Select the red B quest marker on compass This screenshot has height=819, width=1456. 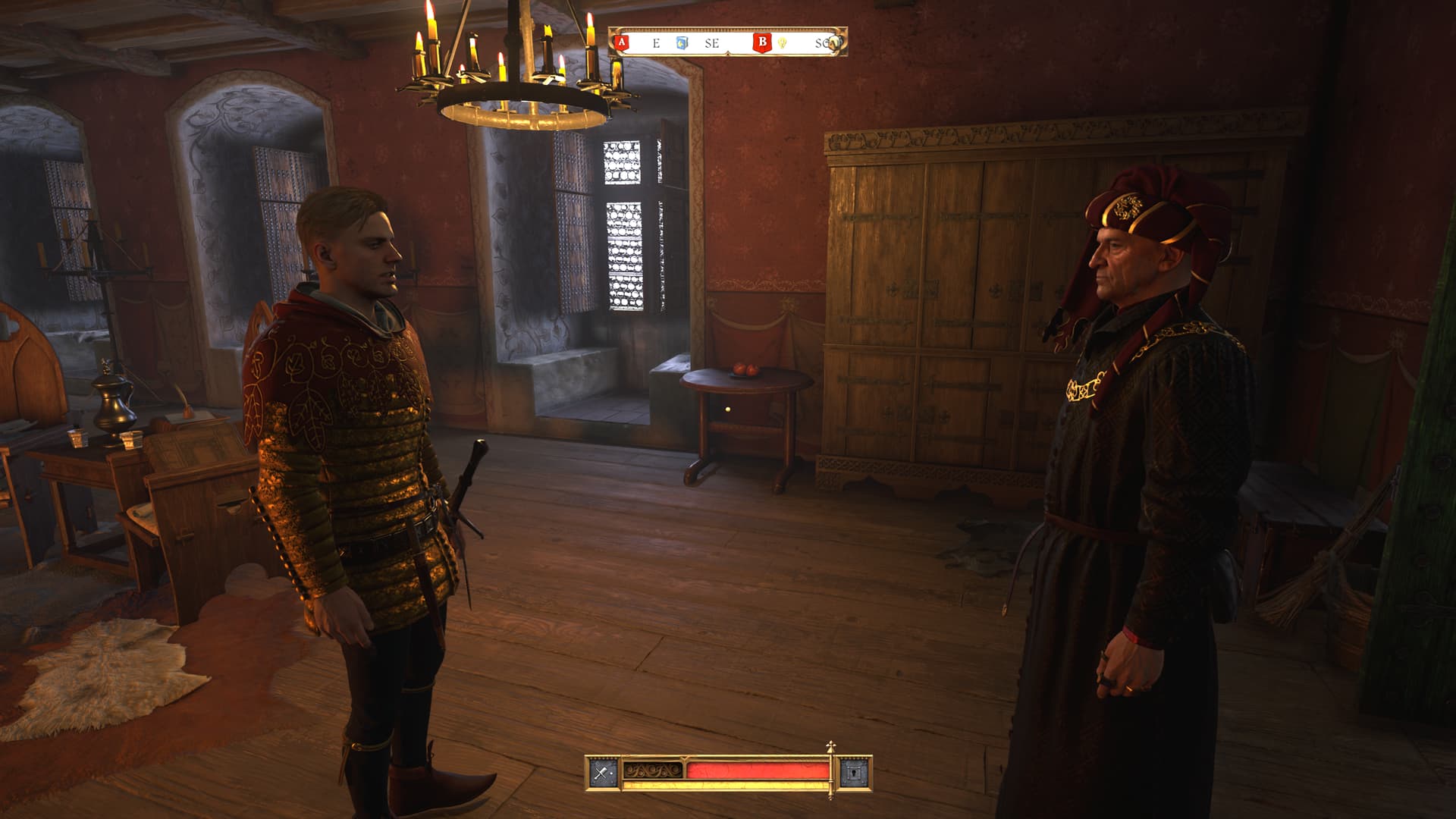tap(761, 42)
